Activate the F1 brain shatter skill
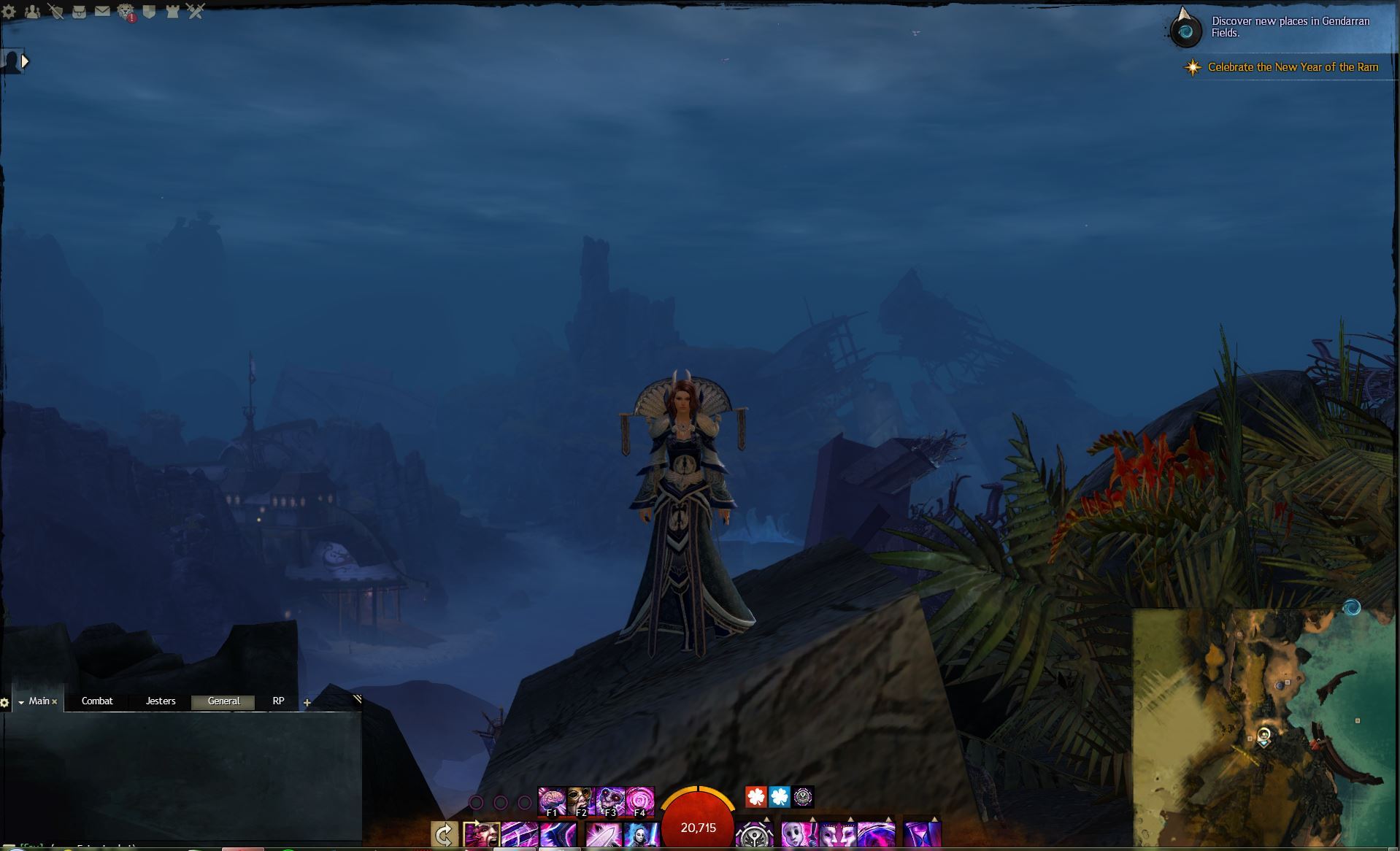1400x851 pixels. point(552,801)
